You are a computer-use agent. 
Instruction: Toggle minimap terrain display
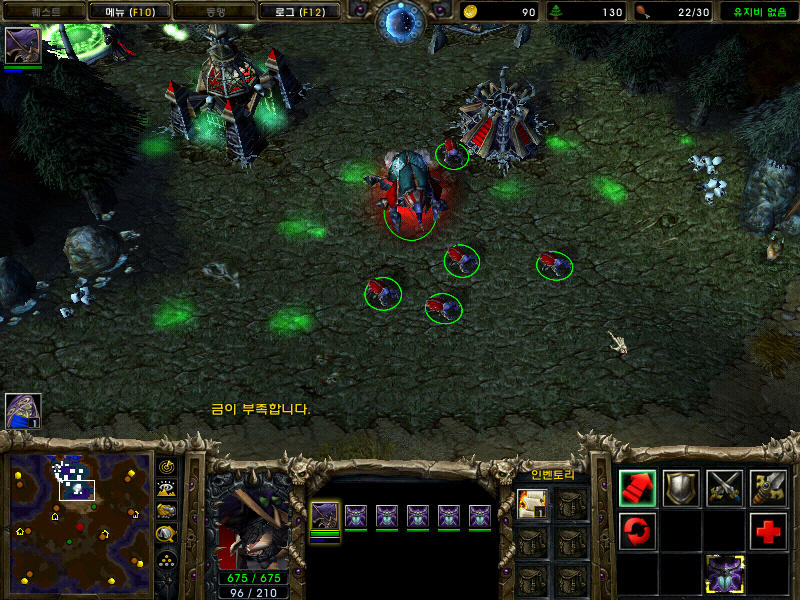(167, 488)
